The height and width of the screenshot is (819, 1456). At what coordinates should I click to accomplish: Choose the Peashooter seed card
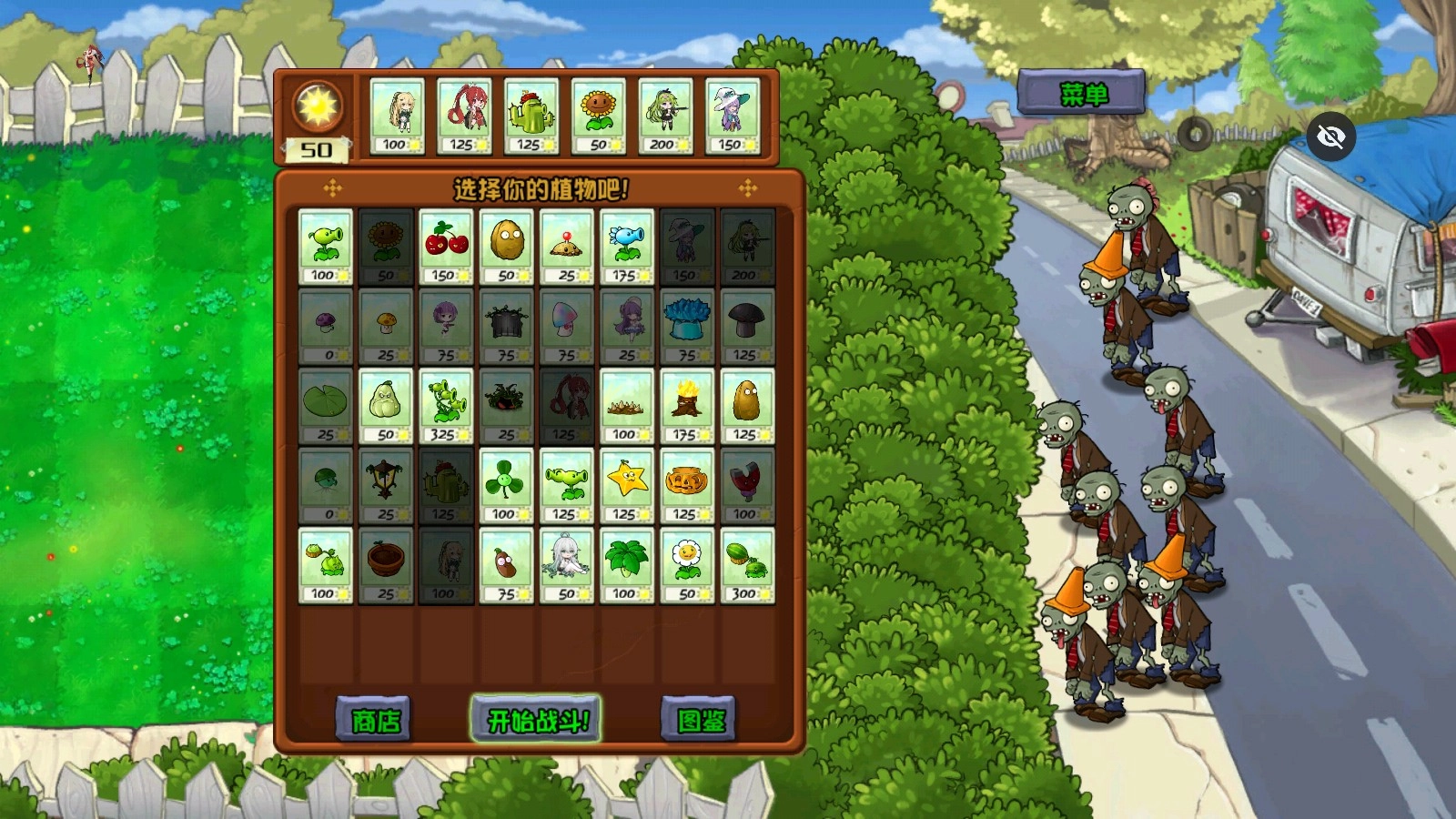pyautogui.click(x=326, y=247)
